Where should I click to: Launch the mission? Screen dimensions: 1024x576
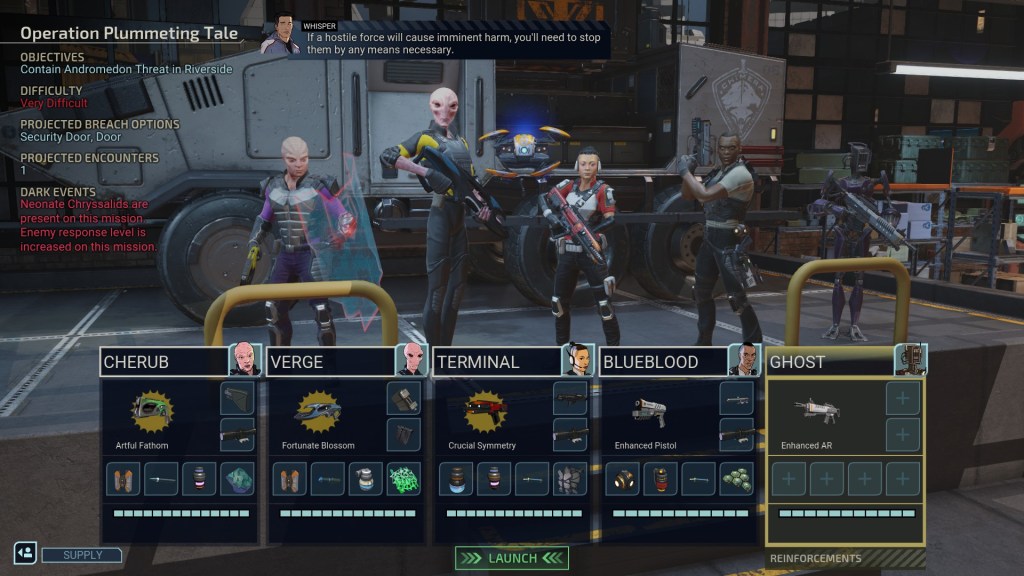(512, 558)
